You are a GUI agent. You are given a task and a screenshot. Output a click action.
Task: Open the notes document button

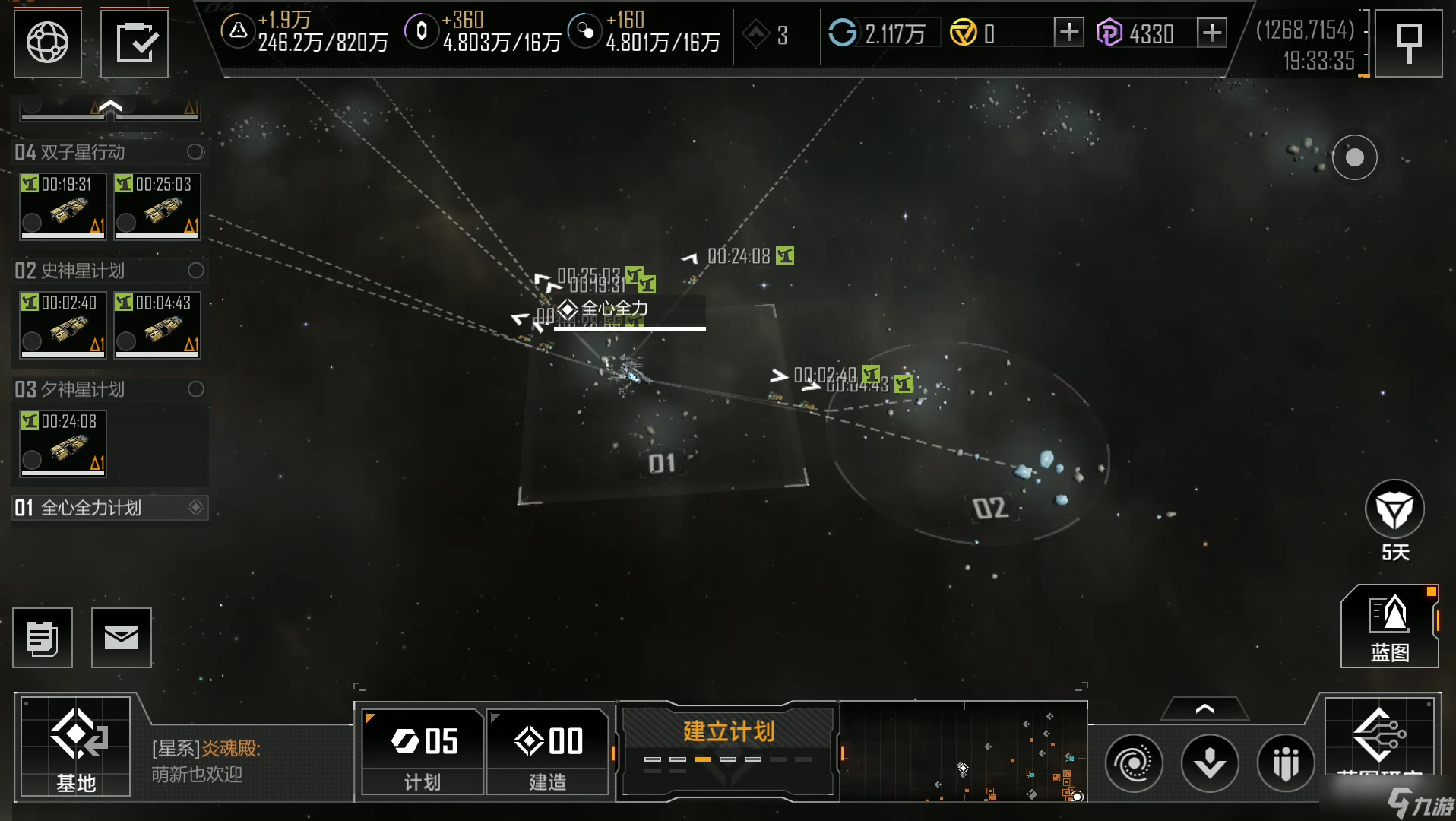click(43, 638)
